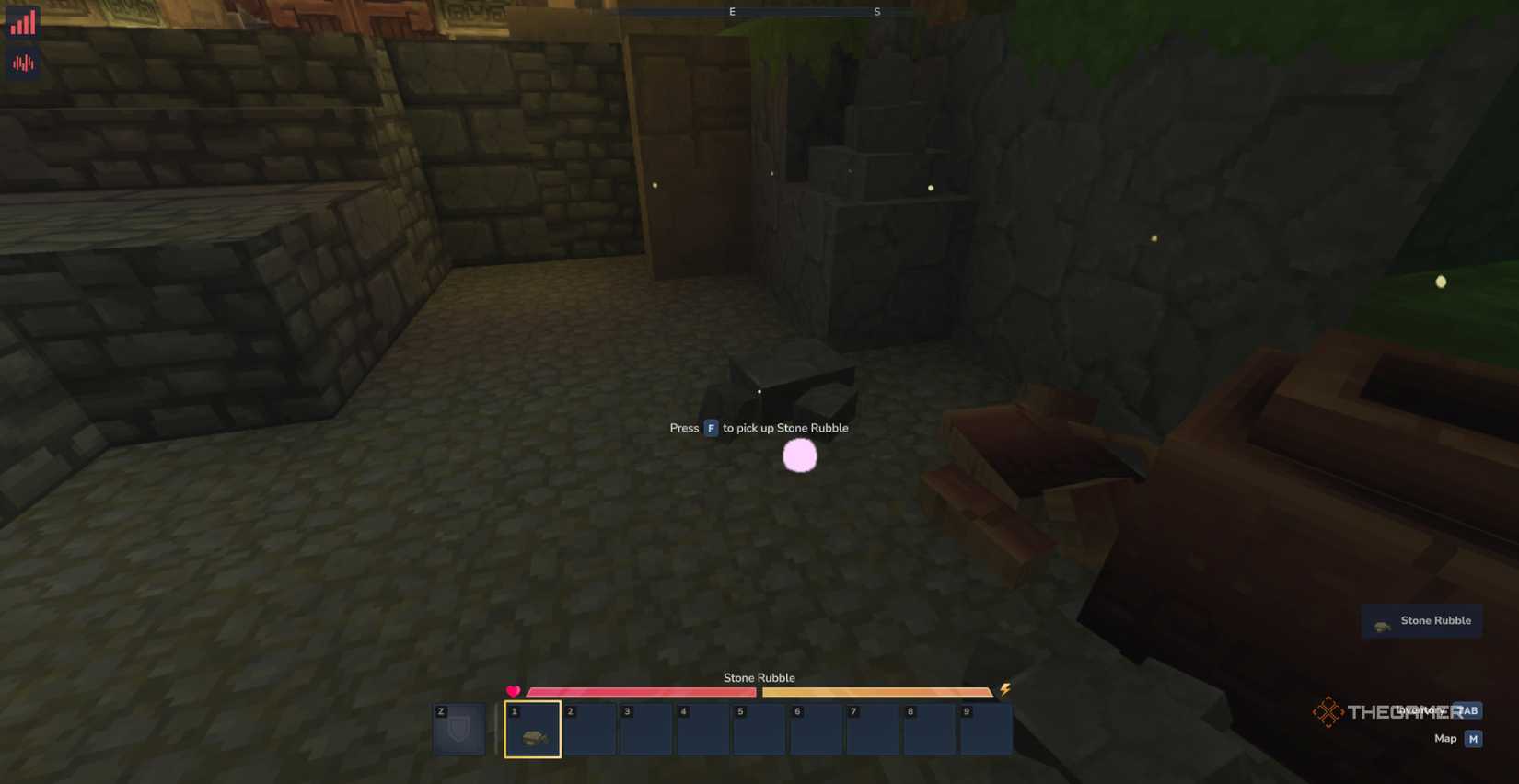The image size is (1519, 784).
Task: Click the M key badge next to Map
Action: [1472, 738]
